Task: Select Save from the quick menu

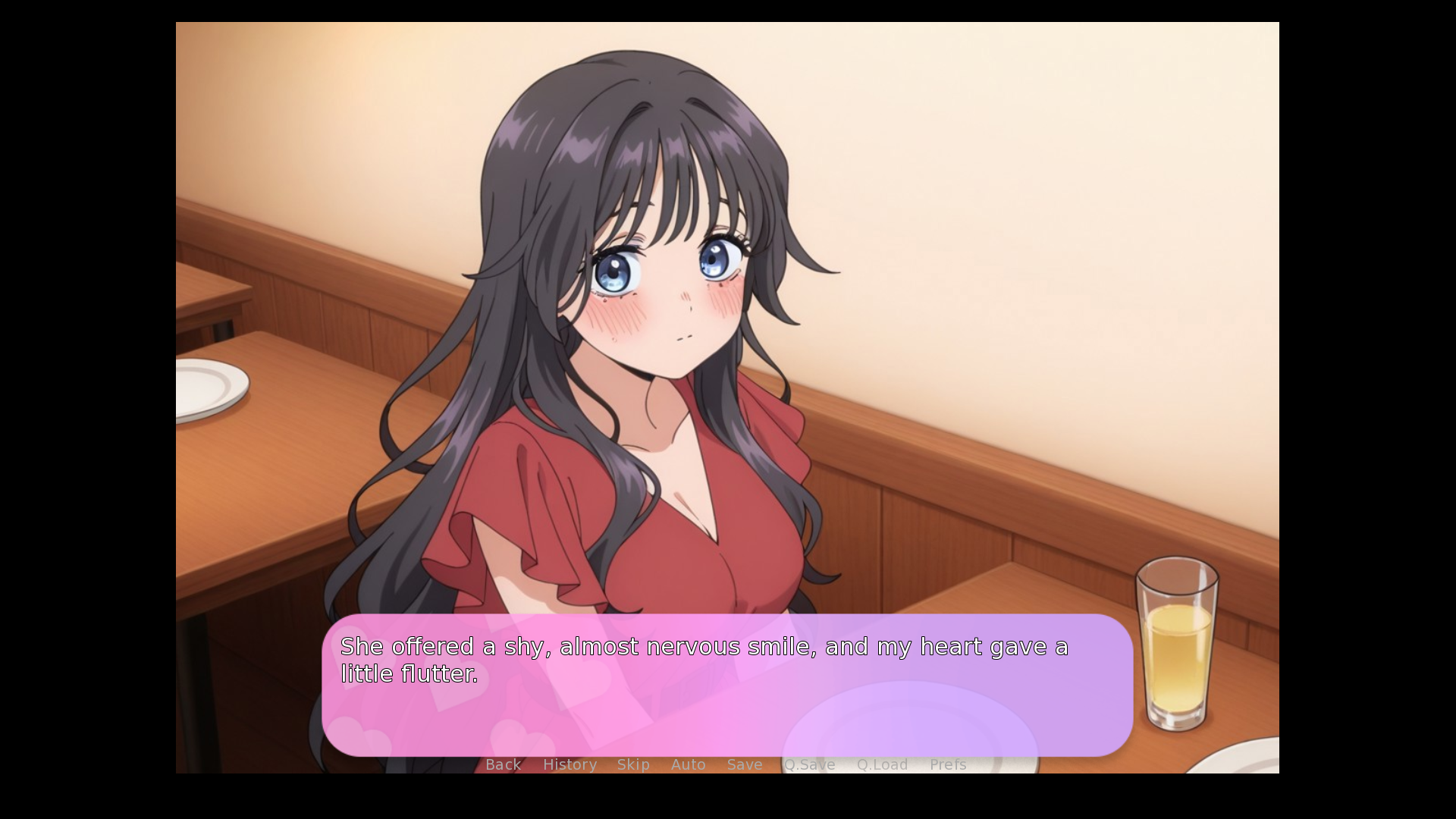Action: (x=744, y=764)
